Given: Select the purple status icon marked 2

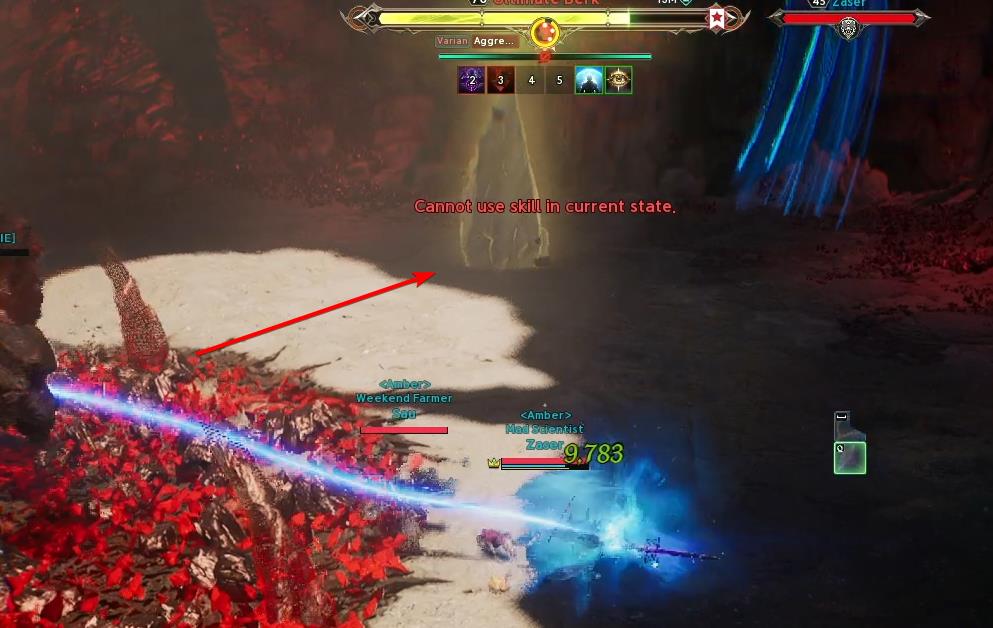Looking at the screenshot, I should click(472, 81).
